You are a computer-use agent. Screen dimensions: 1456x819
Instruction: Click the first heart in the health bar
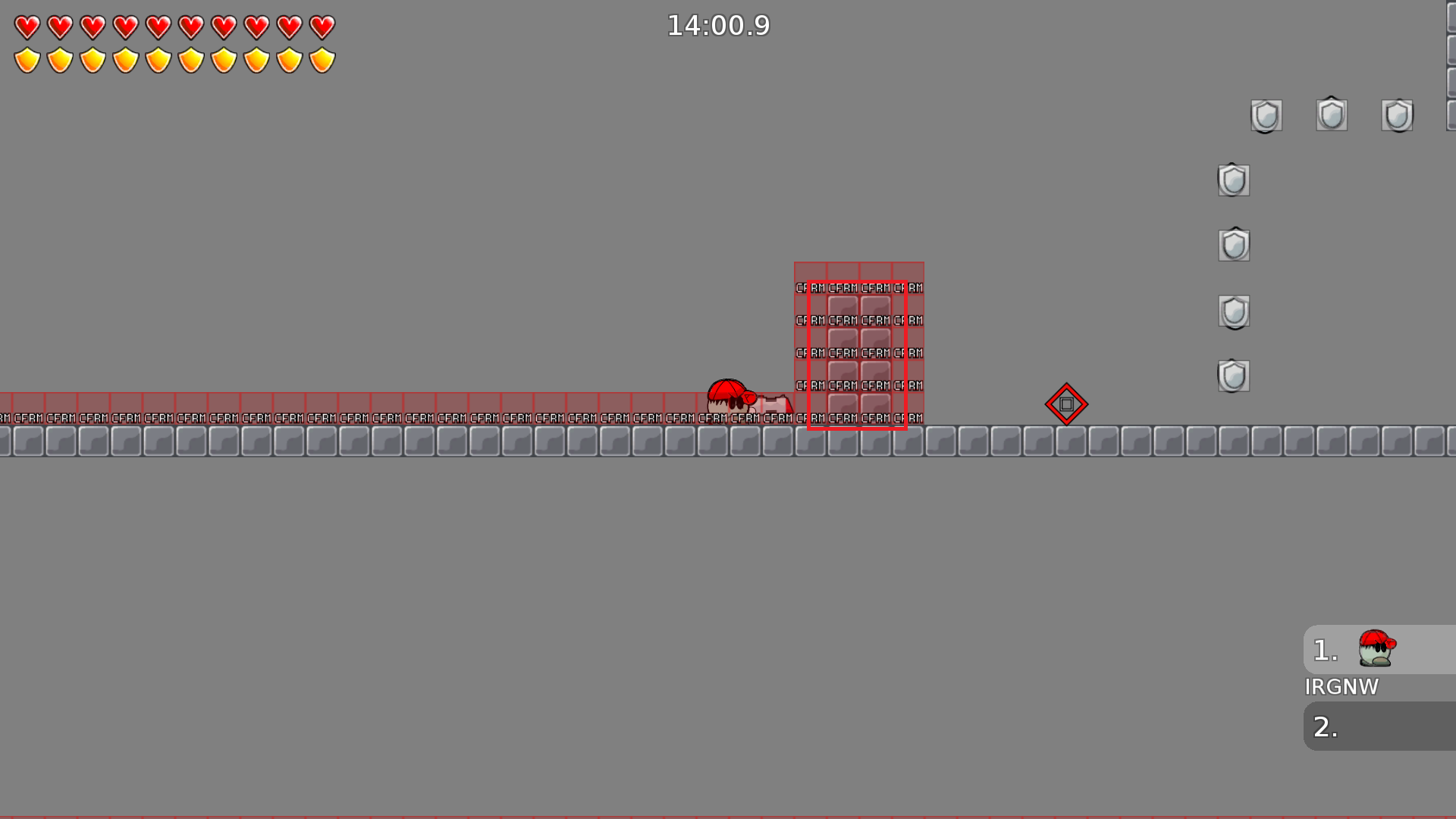[x=26, y=26]
